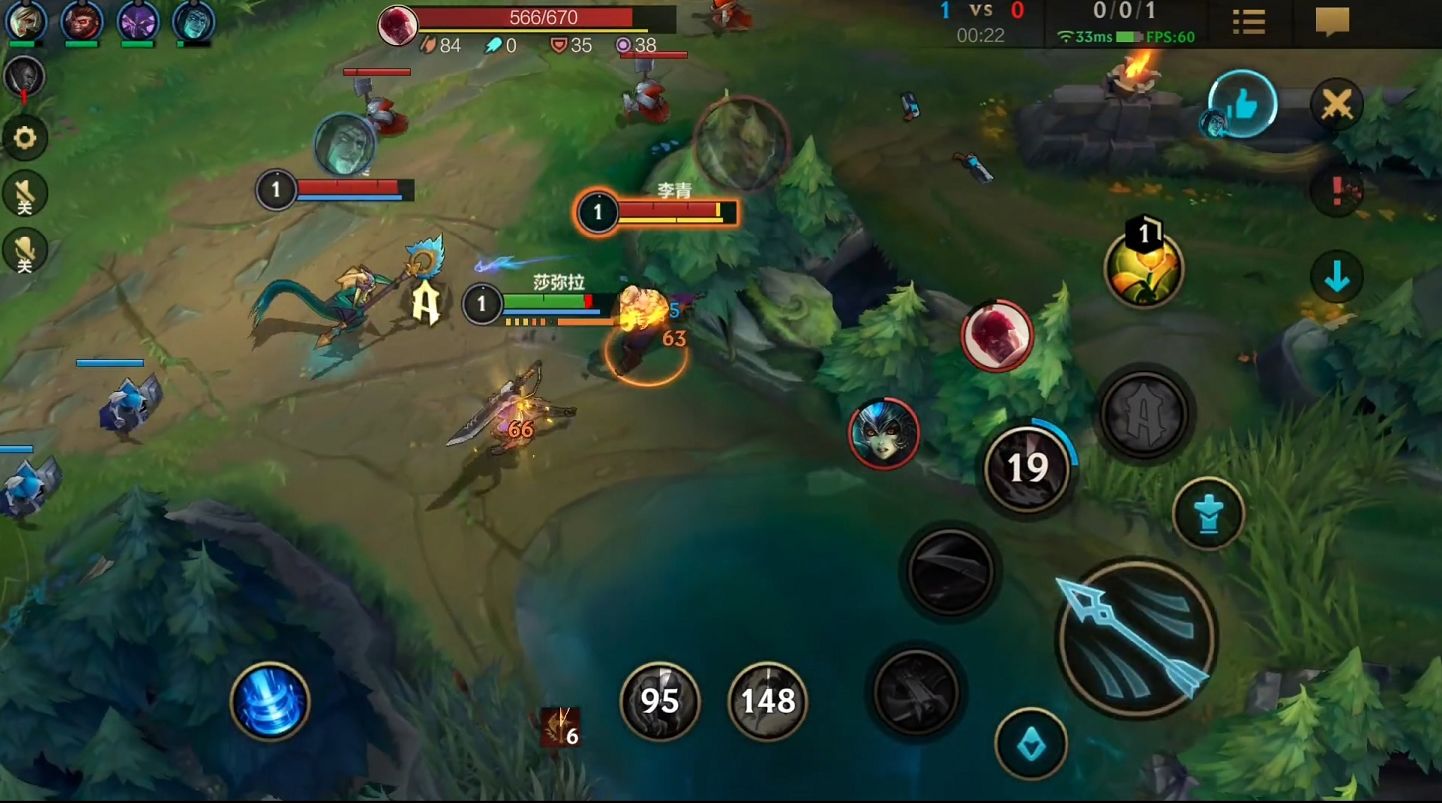Tap the summoner spell showing 95

(x=660, y=701)
